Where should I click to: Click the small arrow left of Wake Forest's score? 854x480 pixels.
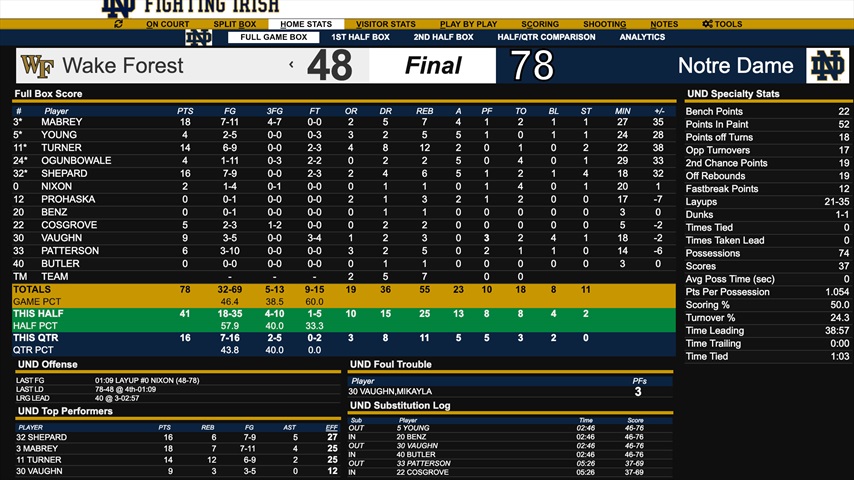click(x=291, y=65)
